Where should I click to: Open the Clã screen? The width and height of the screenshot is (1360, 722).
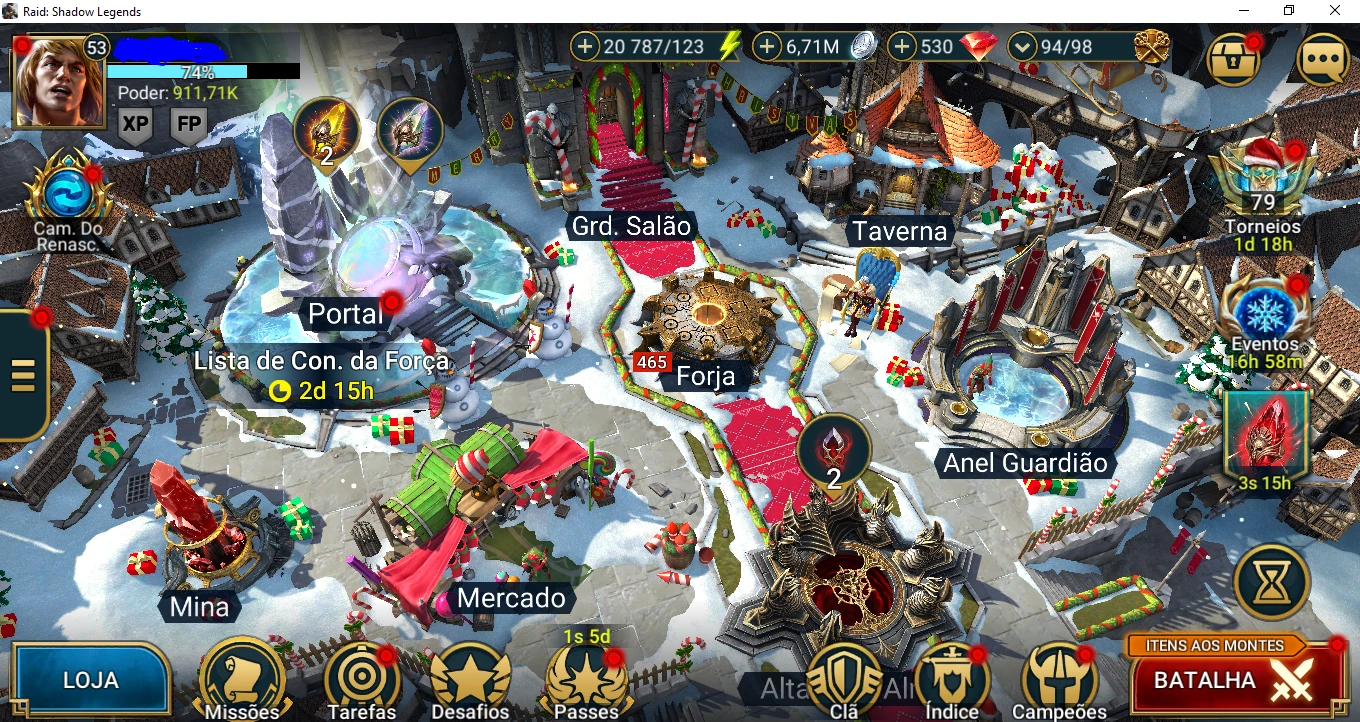click(844, 680)
